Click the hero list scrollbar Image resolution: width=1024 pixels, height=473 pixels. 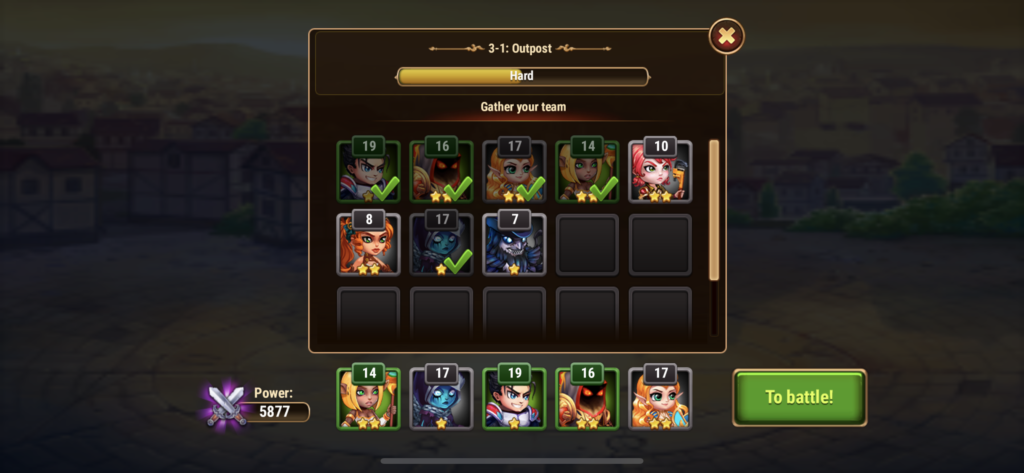click(x=714, y=210)
